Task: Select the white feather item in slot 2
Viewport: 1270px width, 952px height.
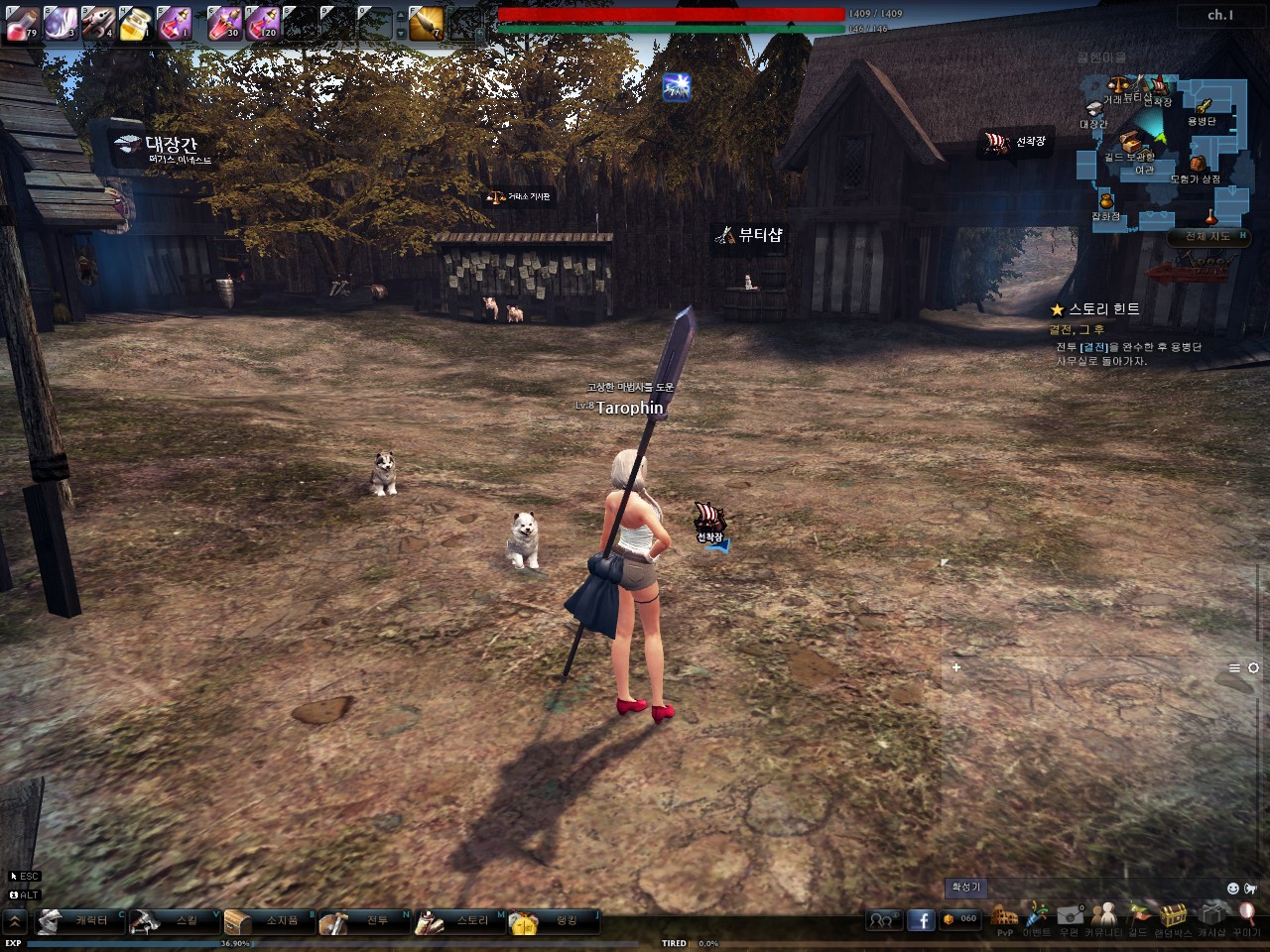Action: click(60, 22)
